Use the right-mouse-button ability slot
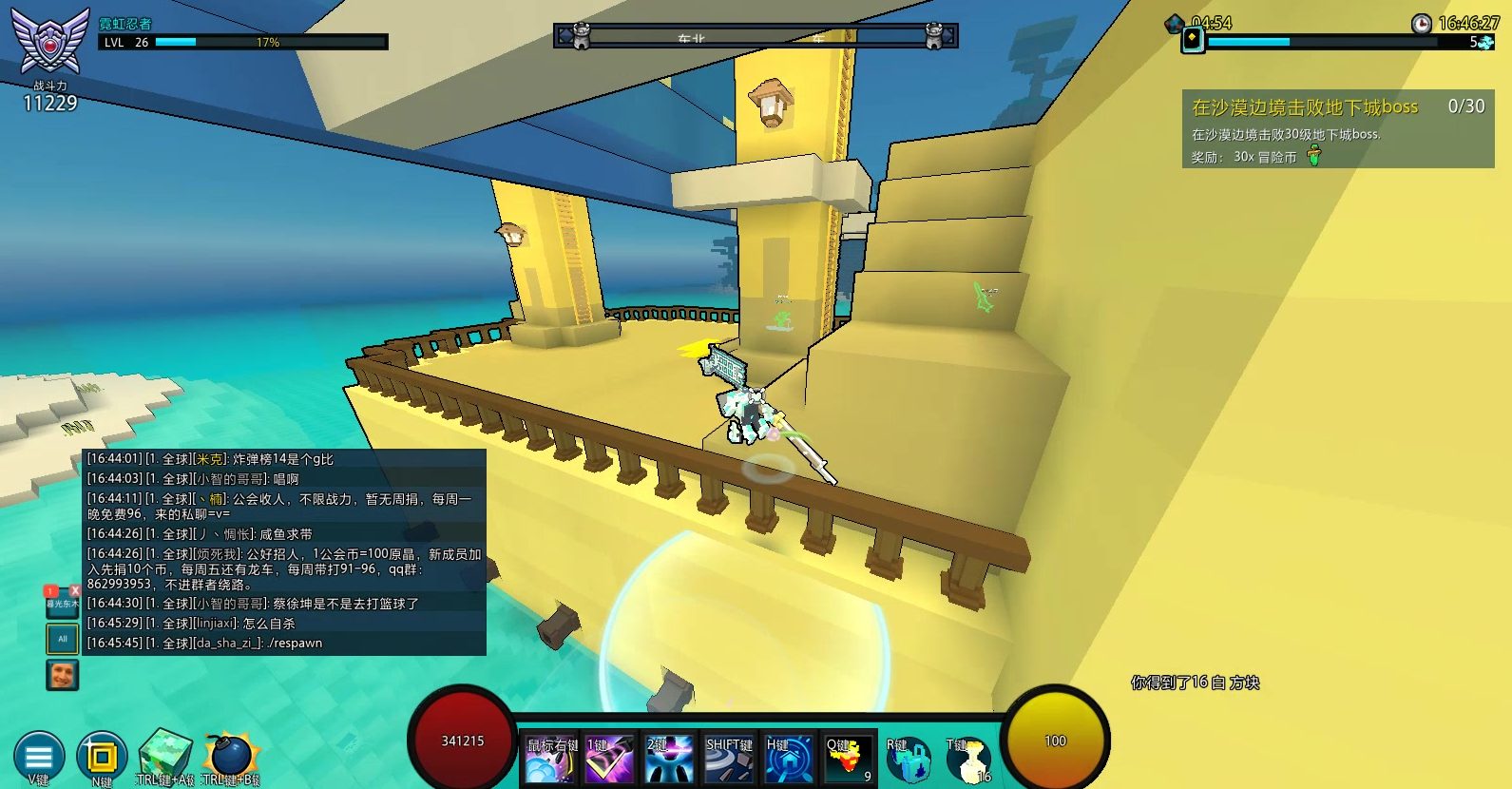The width and height of the screenshot is (1512, 789). tap(551, 760)
